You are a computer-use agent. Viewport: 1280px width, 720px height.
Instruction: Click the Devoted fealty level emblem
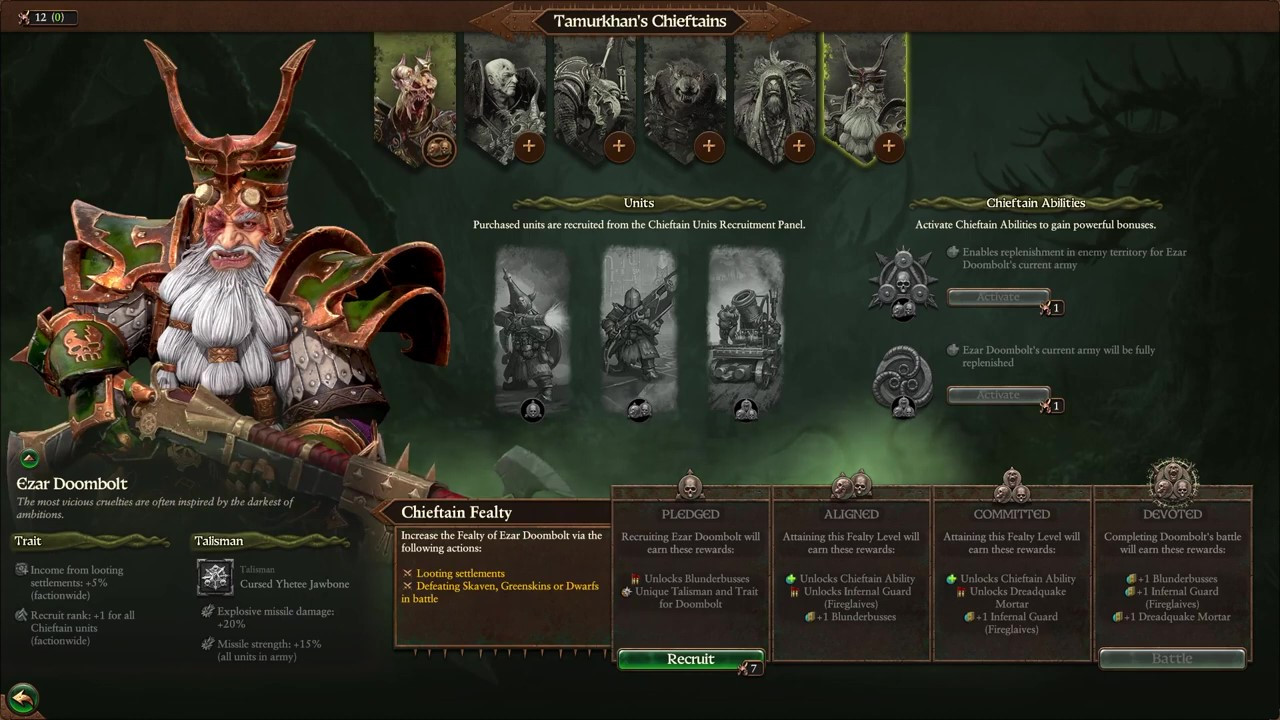tap(1172, 483)
